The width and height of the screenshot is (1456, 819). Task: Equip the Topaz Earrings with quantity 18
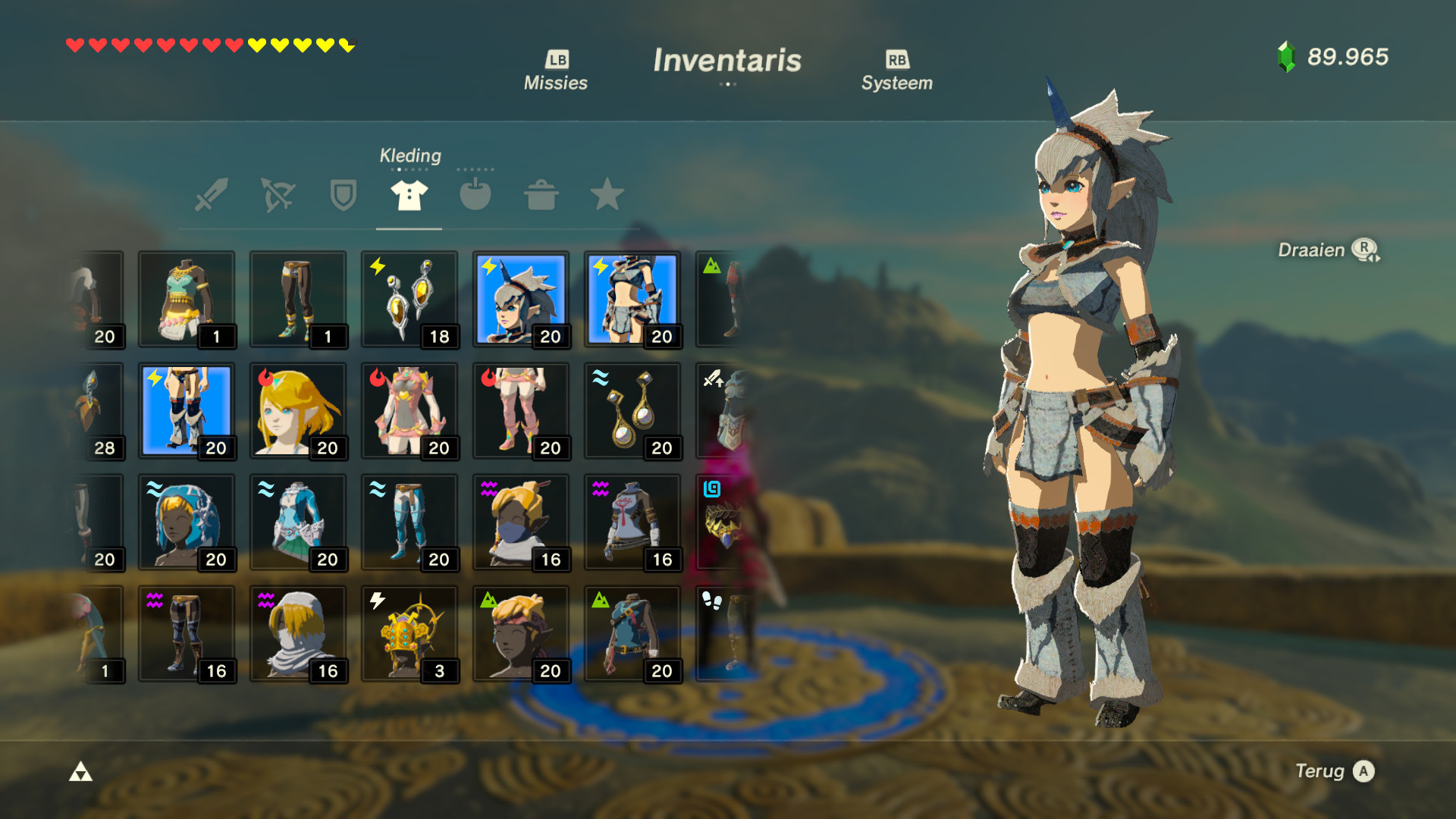click(x=409, y=300)
